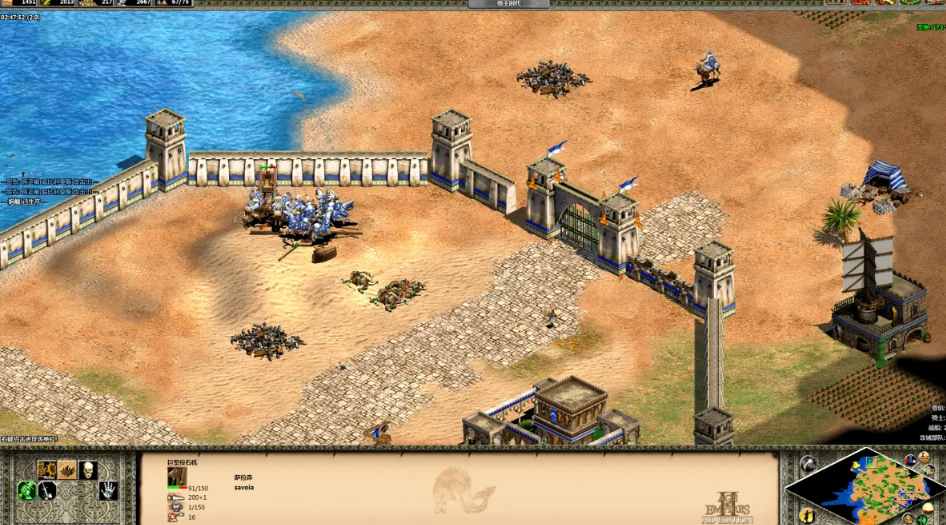
Task: Click the open-hand stop command
Action: click(x=108, y=491)
